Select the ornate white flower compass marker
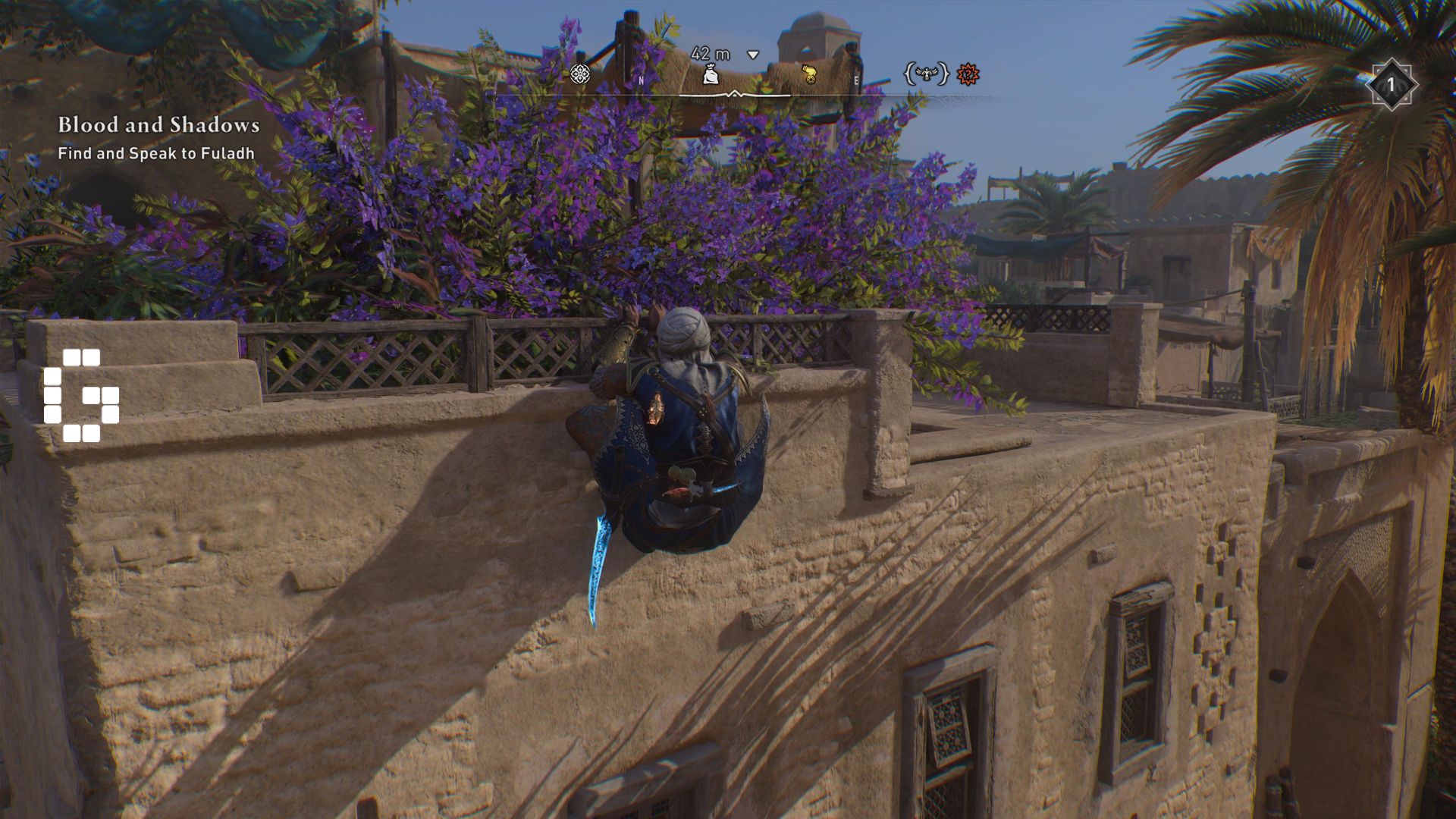This screenshot has width=1456, height=819. 580,74
